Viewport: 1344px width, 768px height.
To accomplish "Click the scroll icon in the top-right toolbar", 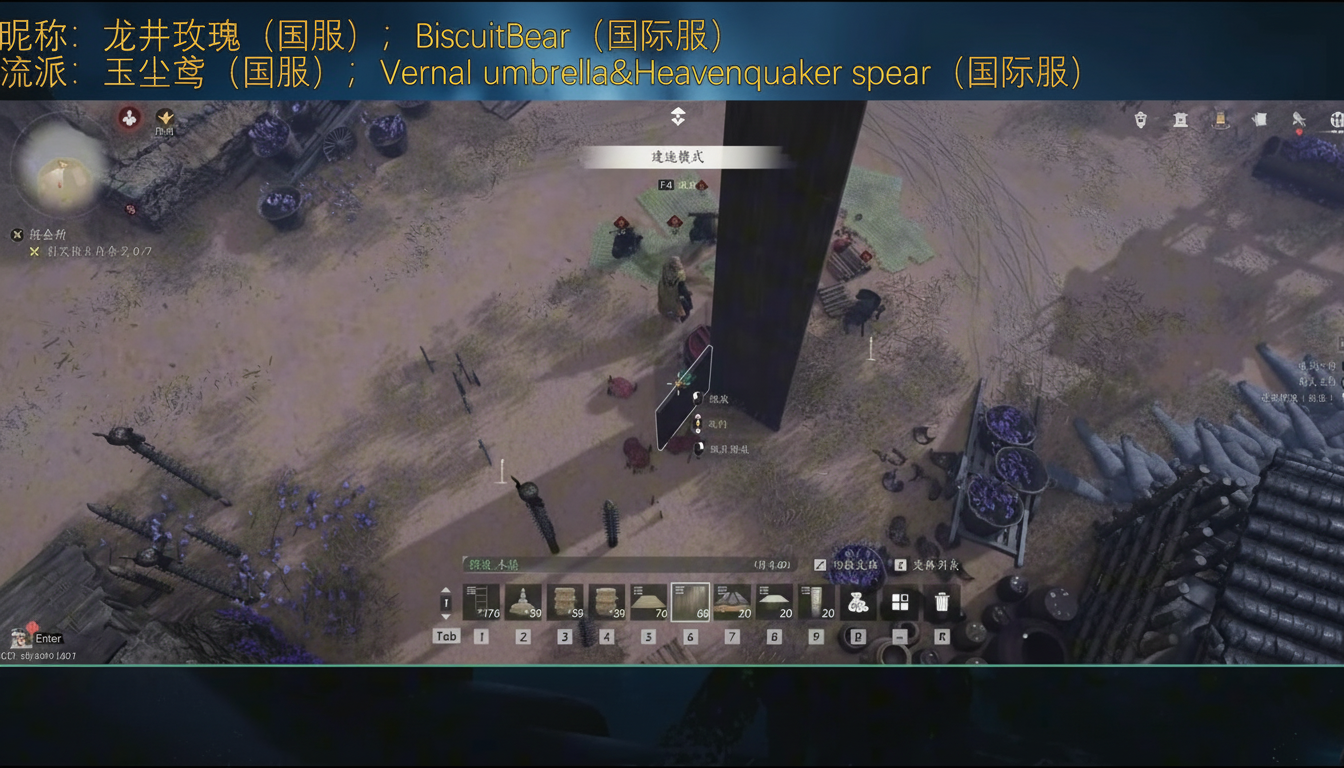I will click(1259, 118).
